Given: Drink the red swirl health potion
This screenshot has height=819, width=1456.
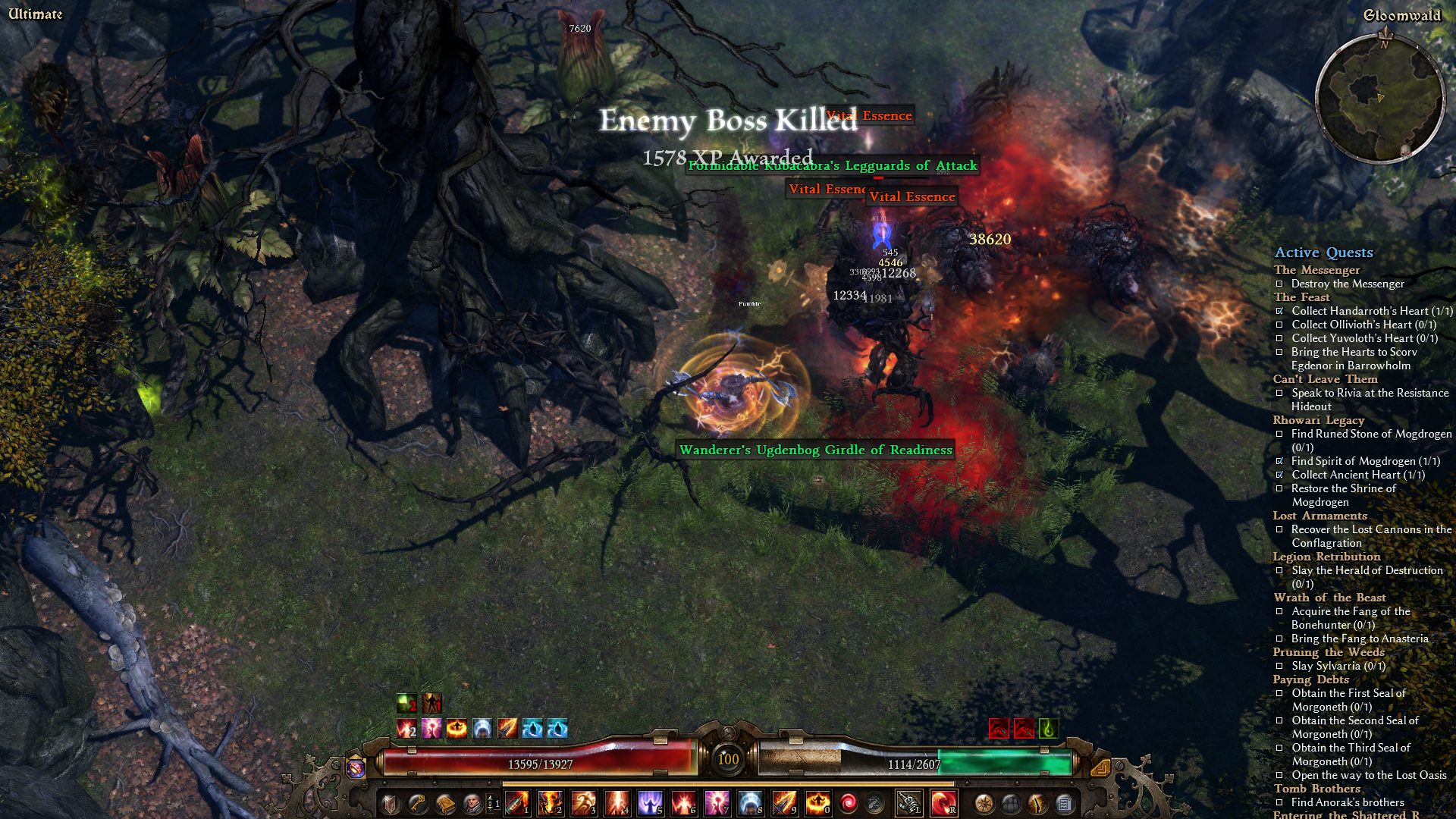Looking at the screenshot, I should [x=849, y=802].
